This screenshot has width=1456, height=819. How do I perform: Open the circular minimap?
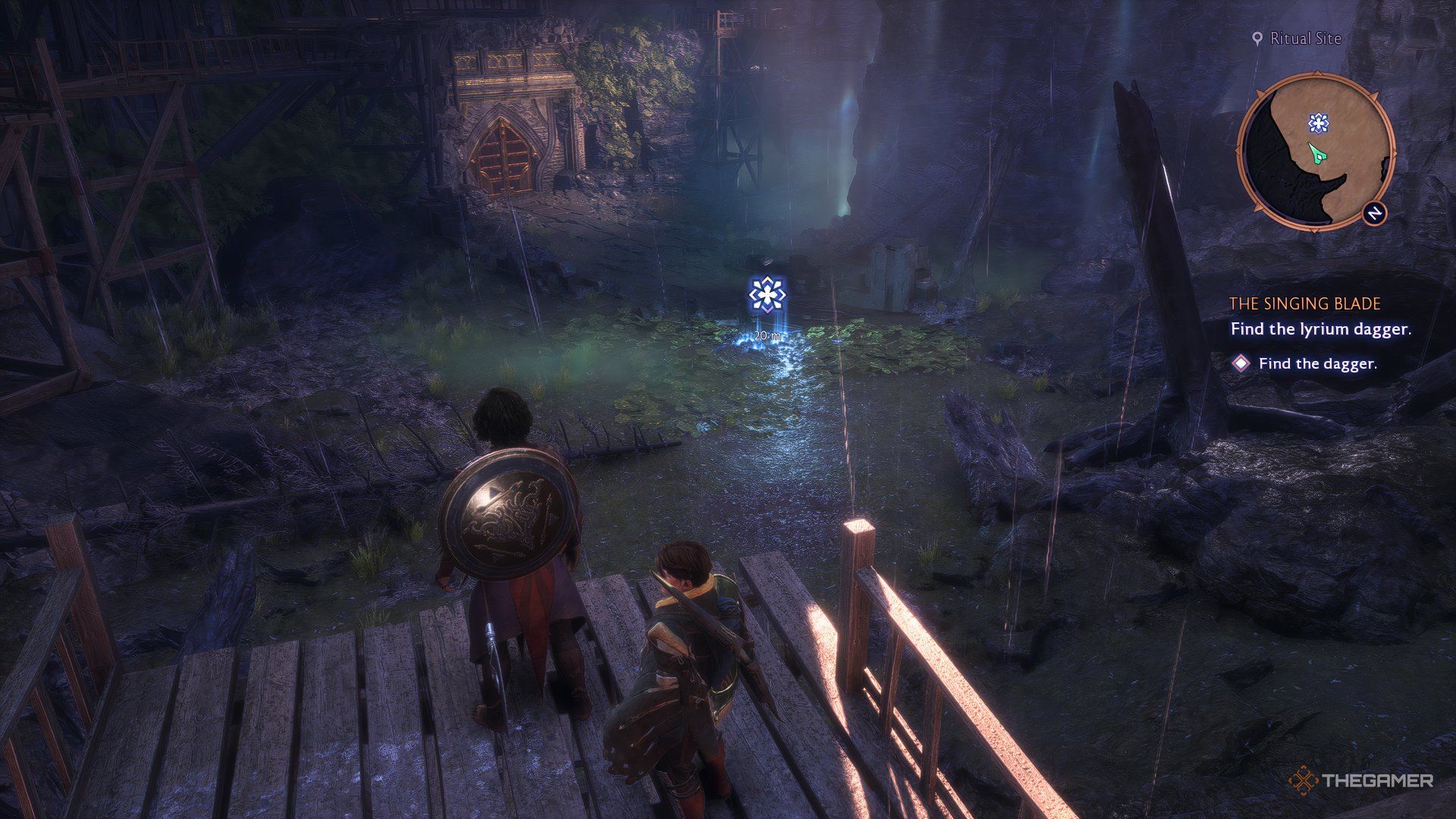click(x=1315, y=151)
